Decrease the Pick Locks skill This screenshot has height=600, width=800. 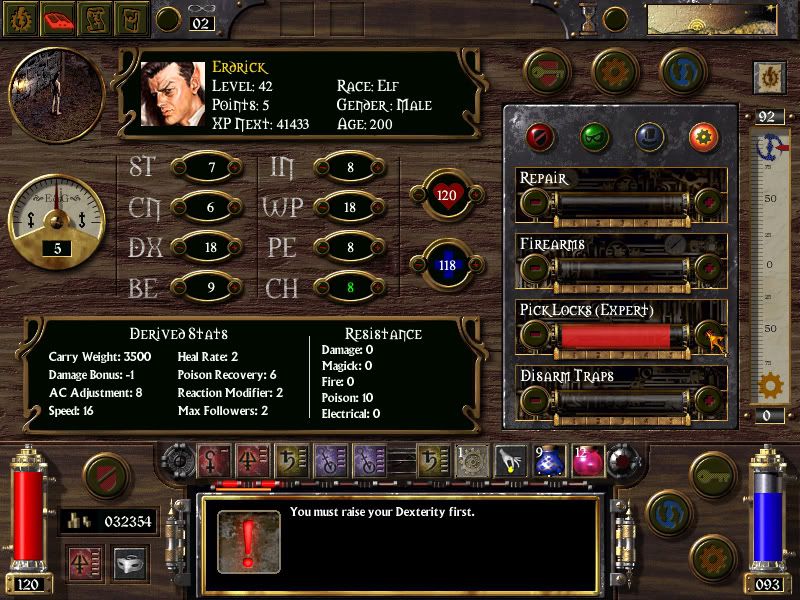coord(535,335)
